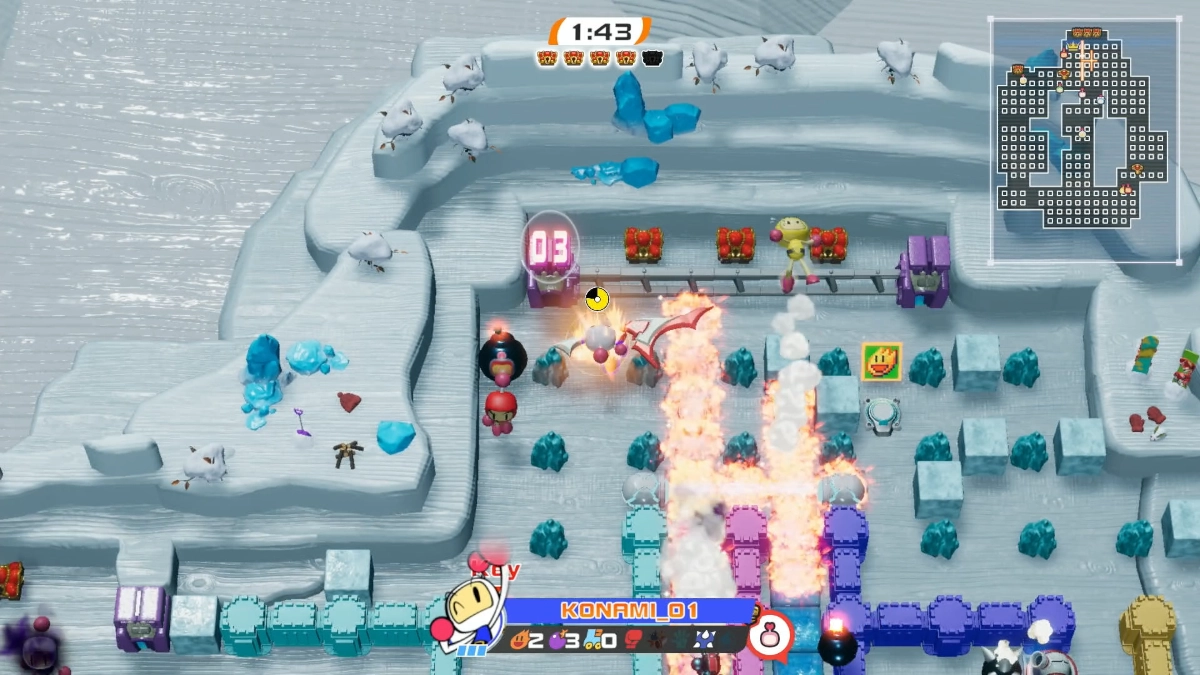Image resolution: width=1200 pixels, height=675 pixels.
Task: Click the crown marker on the minimap
Action: tap(1075, 46)
